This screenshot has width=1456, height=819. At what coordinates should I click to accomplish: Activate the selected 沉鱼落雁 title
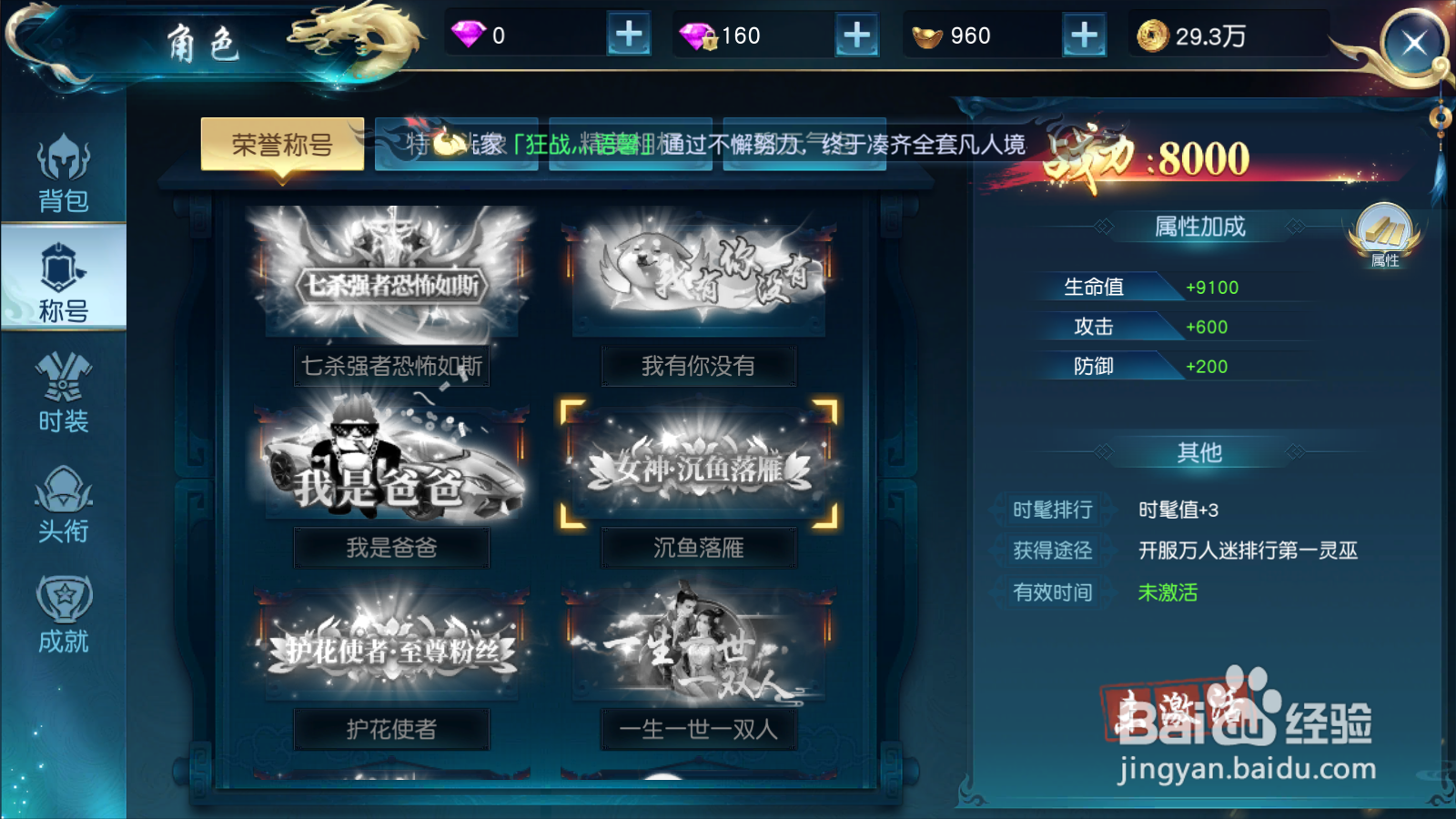coord(698,465)
